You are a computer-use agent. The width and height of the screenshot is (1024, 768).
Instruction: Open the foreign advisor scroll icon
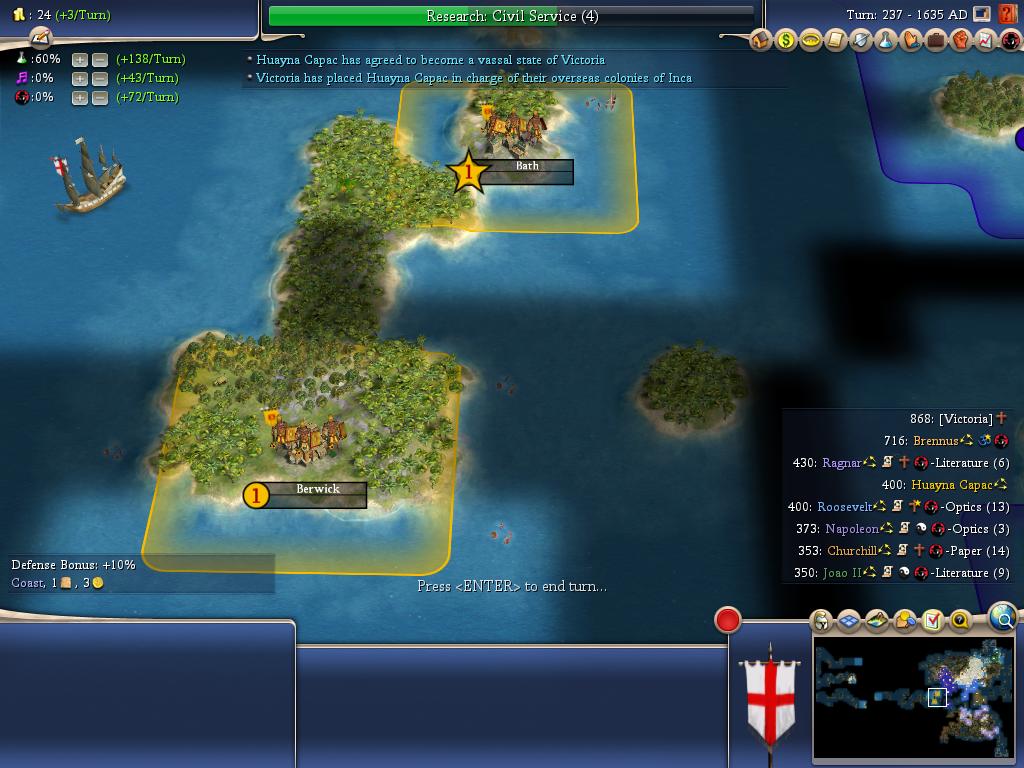[836, 41]
